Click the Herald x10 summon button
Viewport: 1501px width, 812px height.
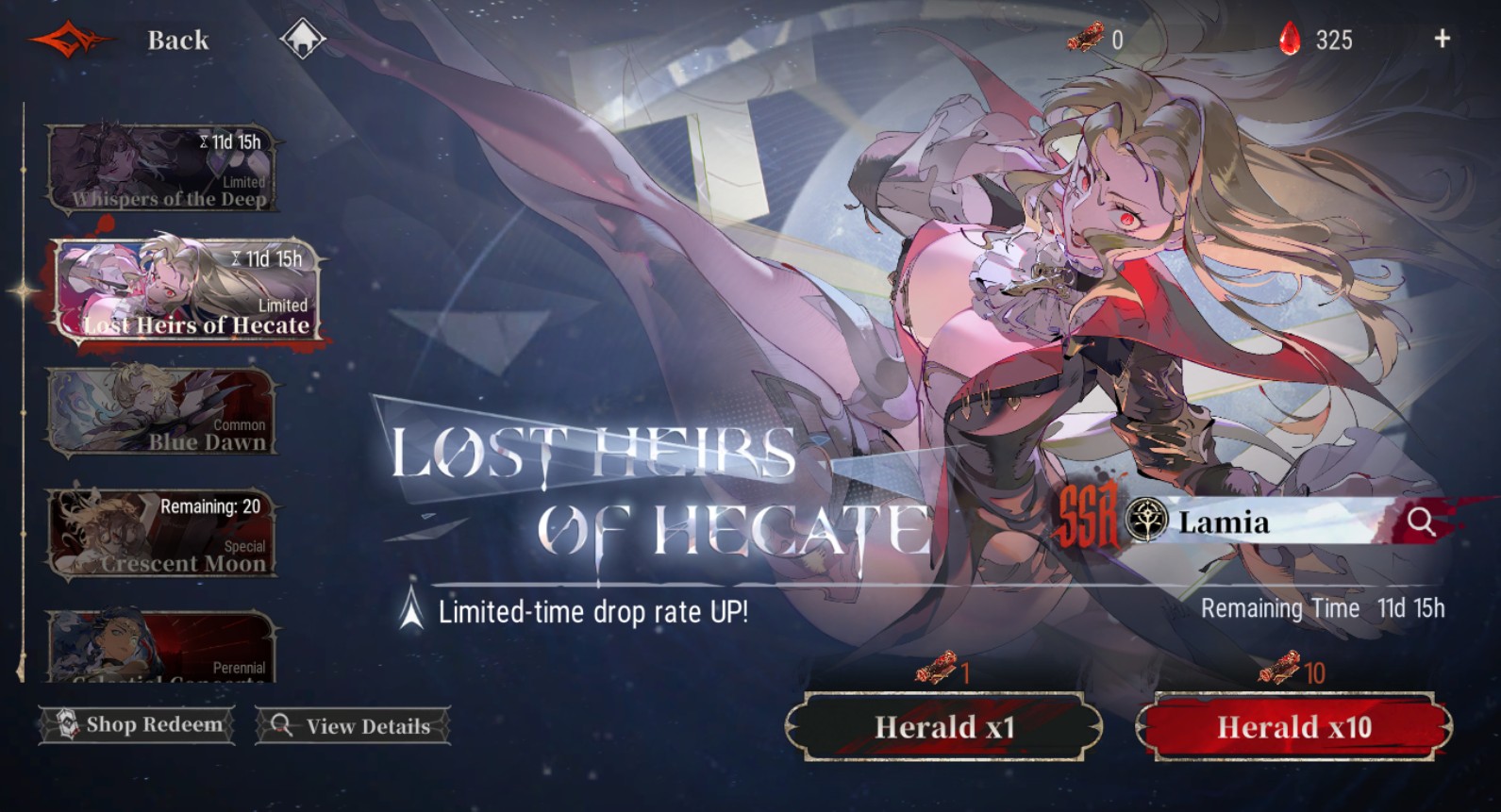pos(1293,727)
